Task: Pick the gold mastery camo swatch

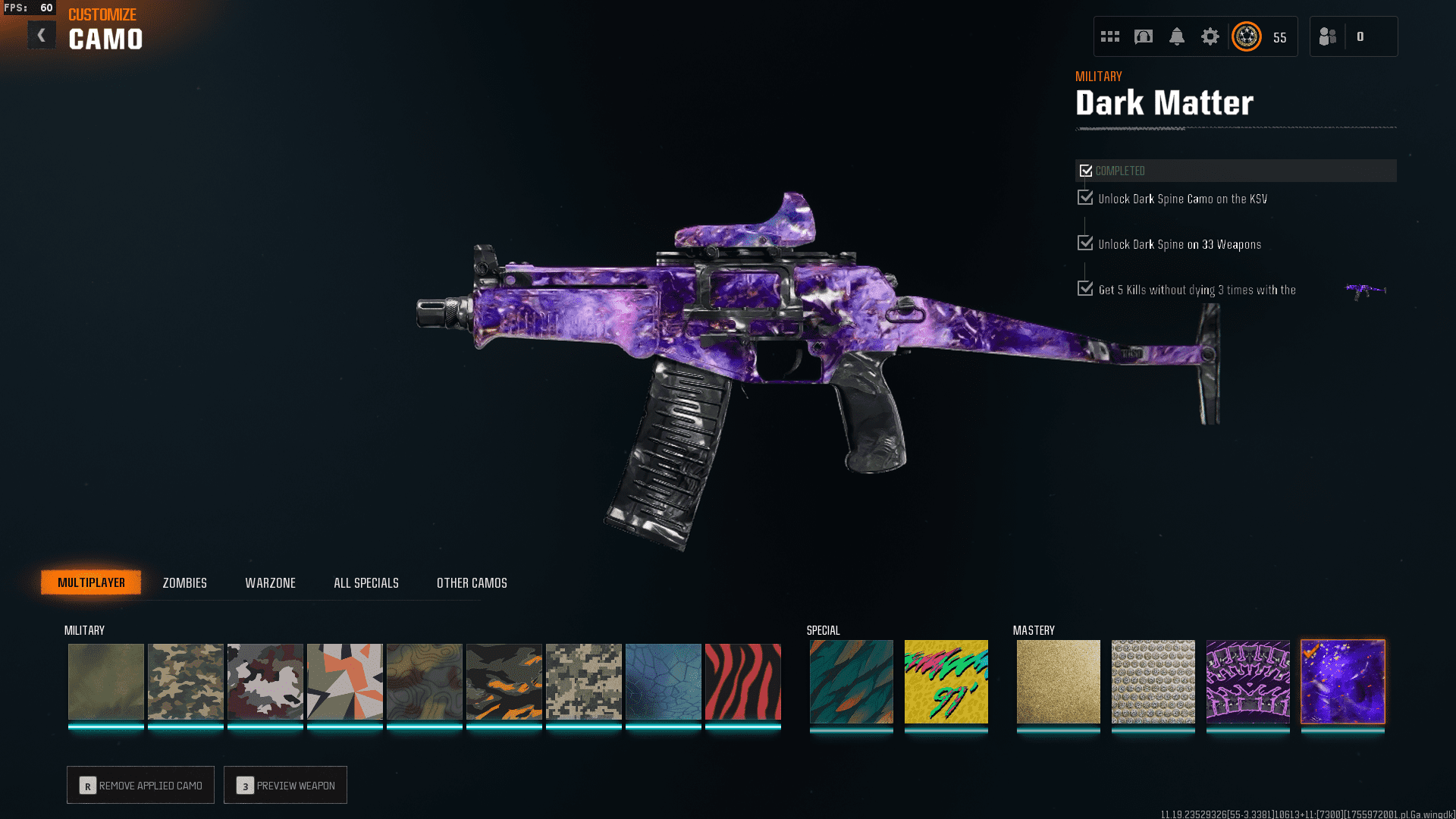Action: 1058,681
